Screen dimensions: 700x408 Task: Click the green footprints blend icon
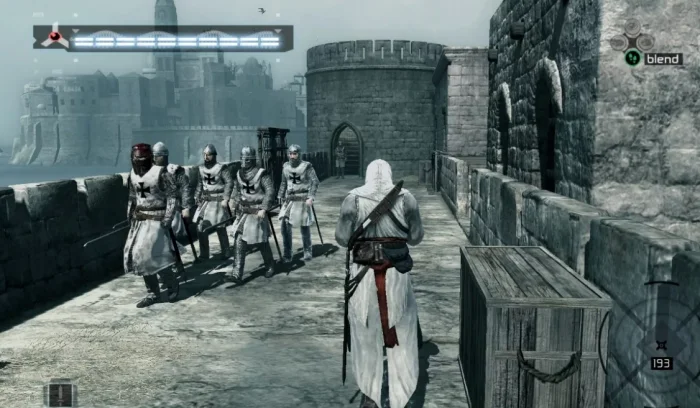pos(632,58)
